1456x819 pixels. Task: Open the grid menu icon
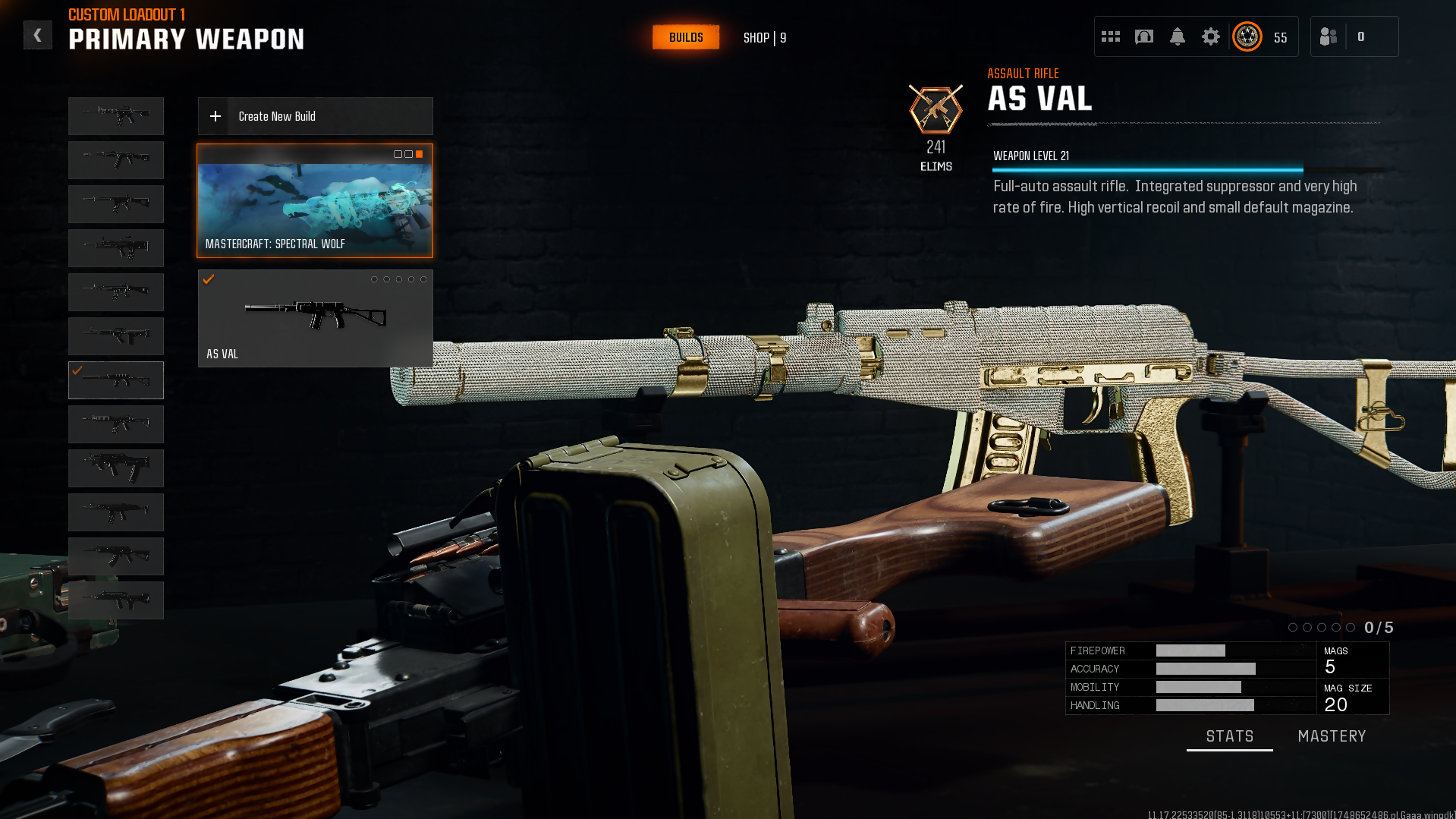click(x=1111, y=36)
